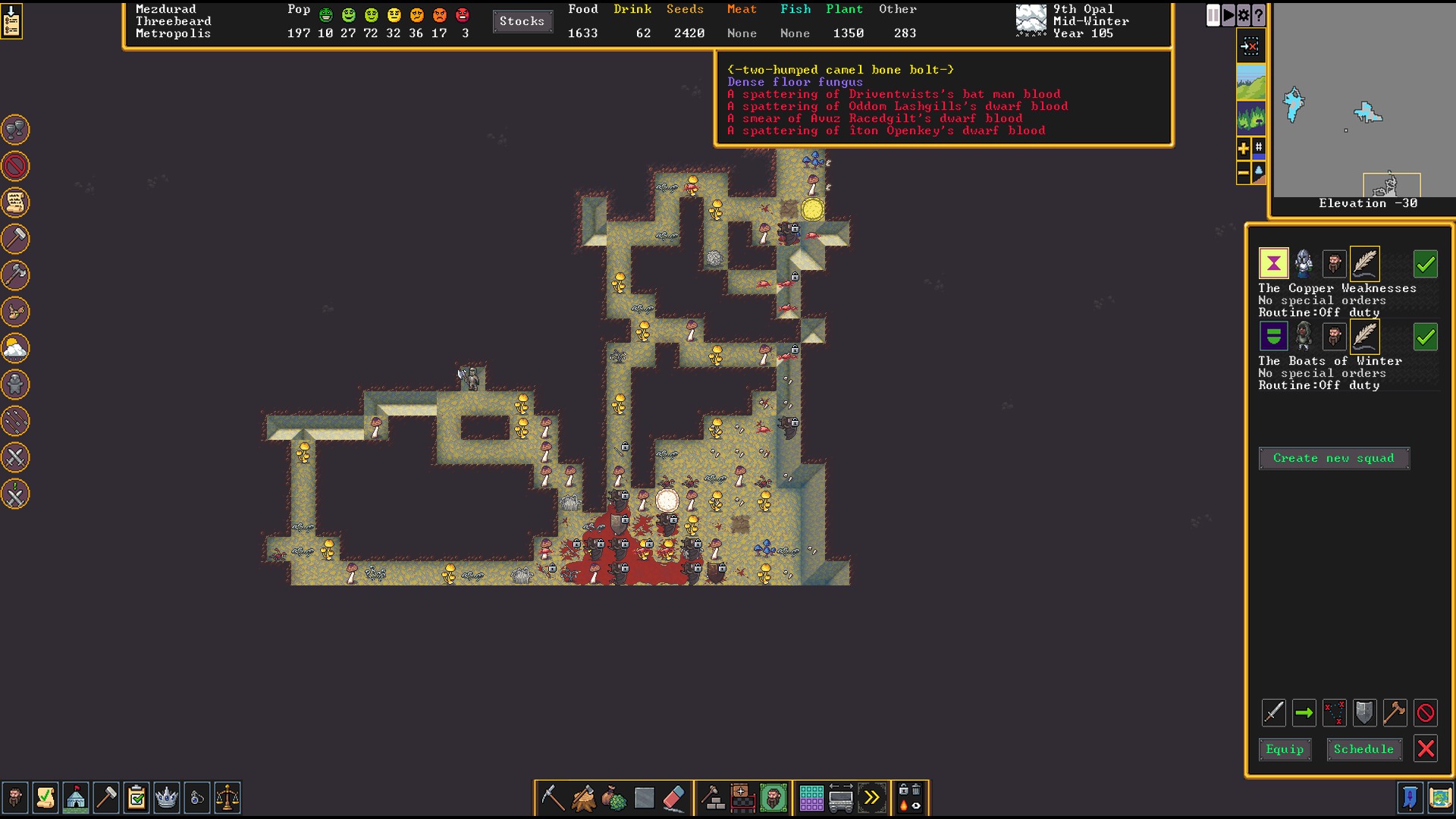Viewport: 1456px width, 819px height.
Task: Zoom in with the yellow plus button
Action: [1244, 149]
